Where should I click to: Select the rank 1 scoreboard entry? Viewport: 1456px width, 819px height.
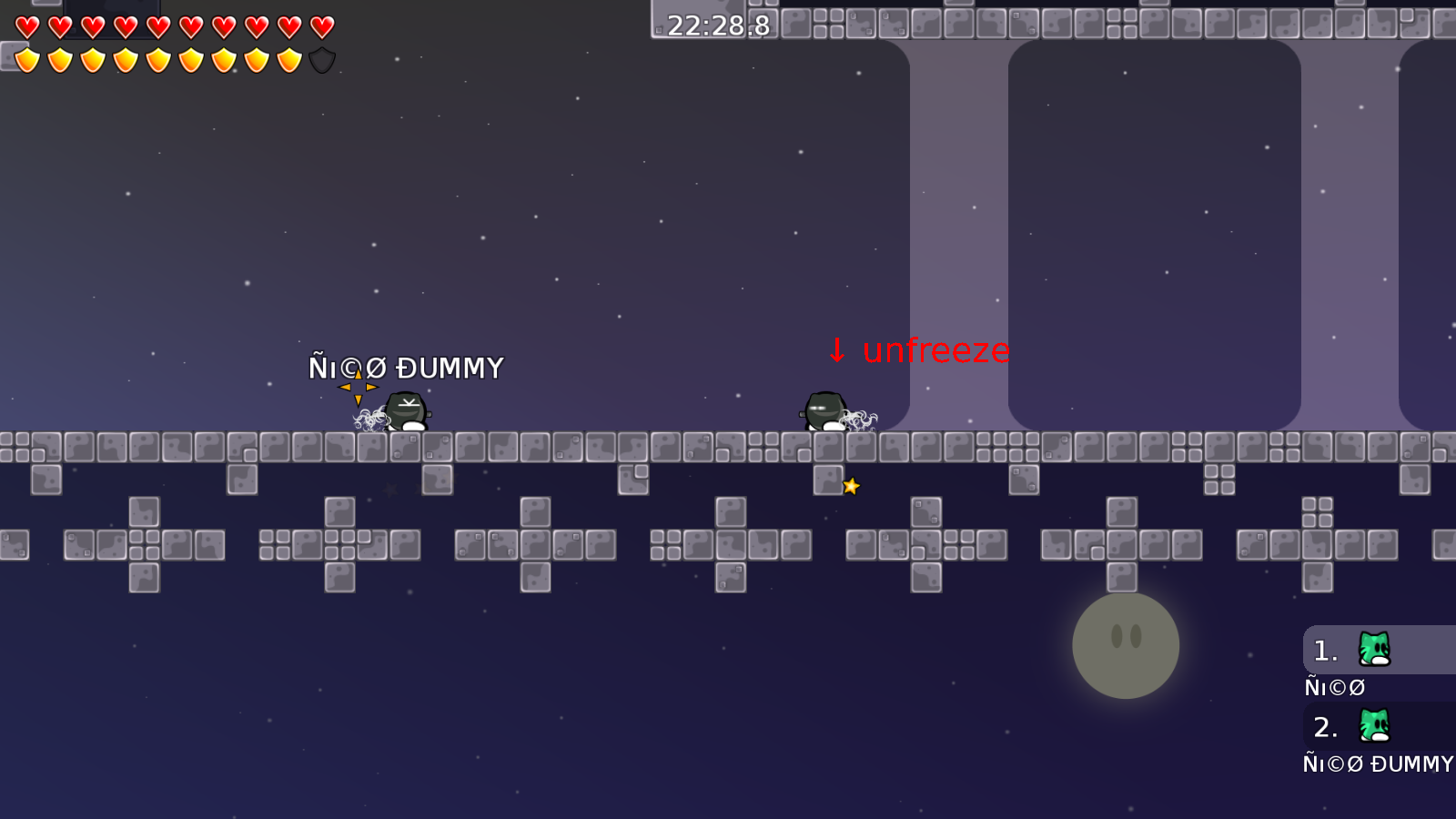pos(1356,648)
